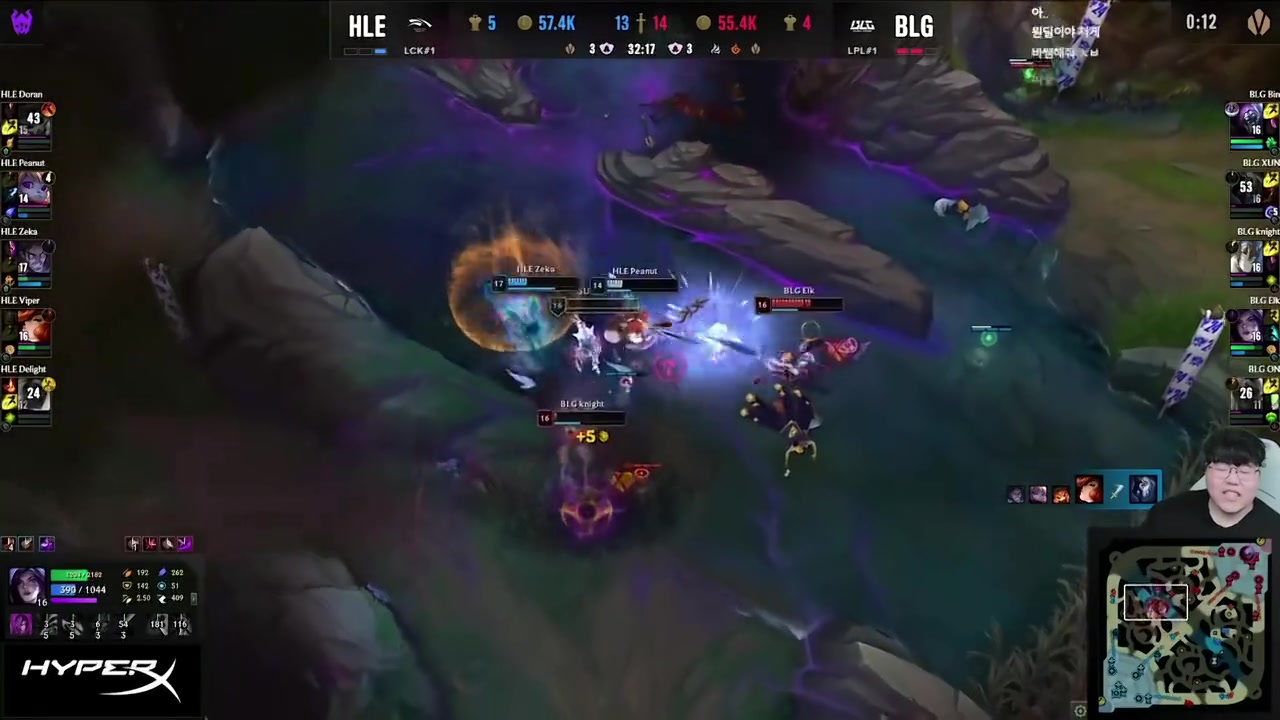
Task: Toggle the purple summoner spell icon
Action: 47,544
